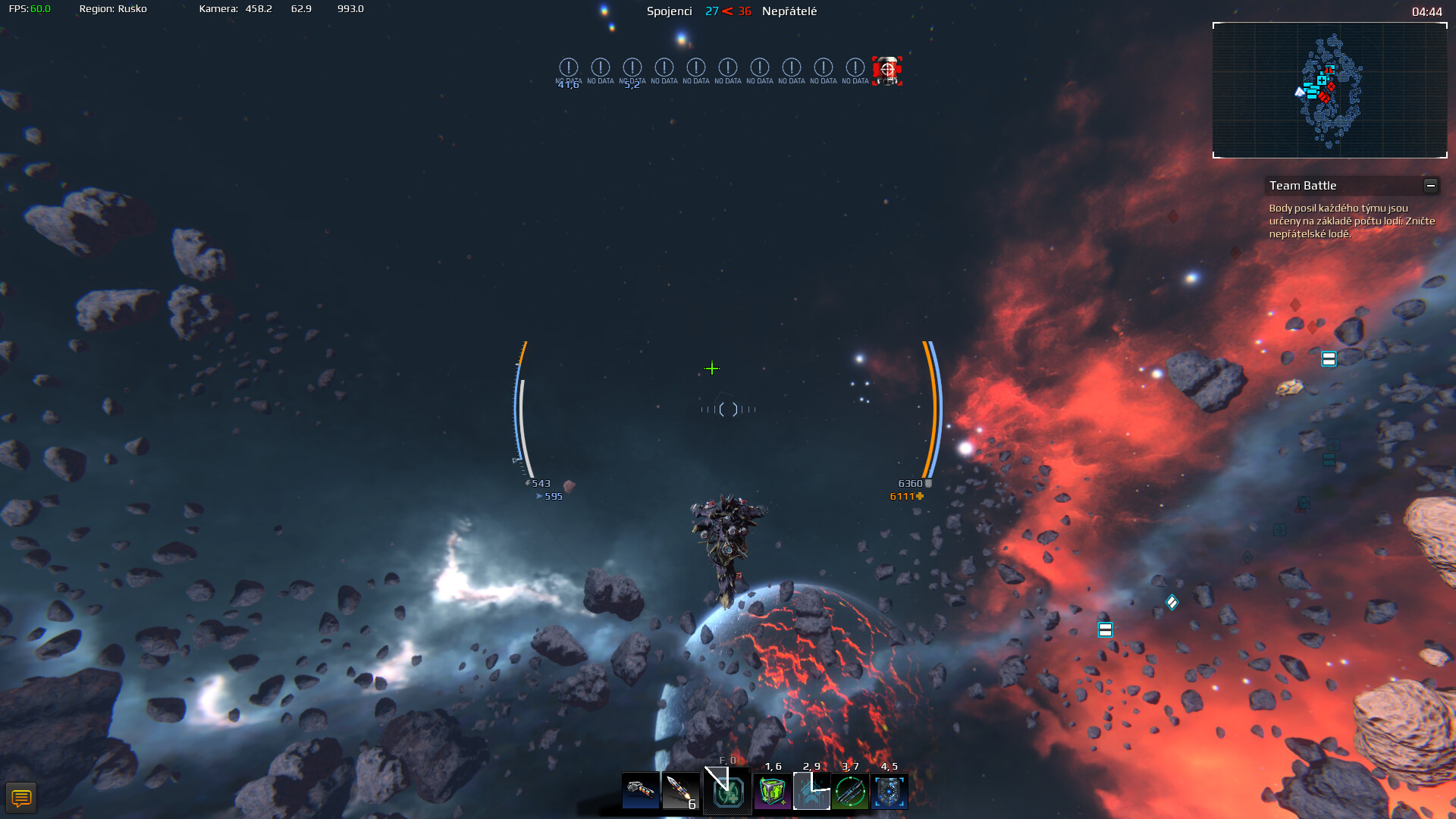The width and height of the screenshot is (1456, 819).
Task: Trigger the ship hologram module in slot 2
Action: (x=811, y=792)
